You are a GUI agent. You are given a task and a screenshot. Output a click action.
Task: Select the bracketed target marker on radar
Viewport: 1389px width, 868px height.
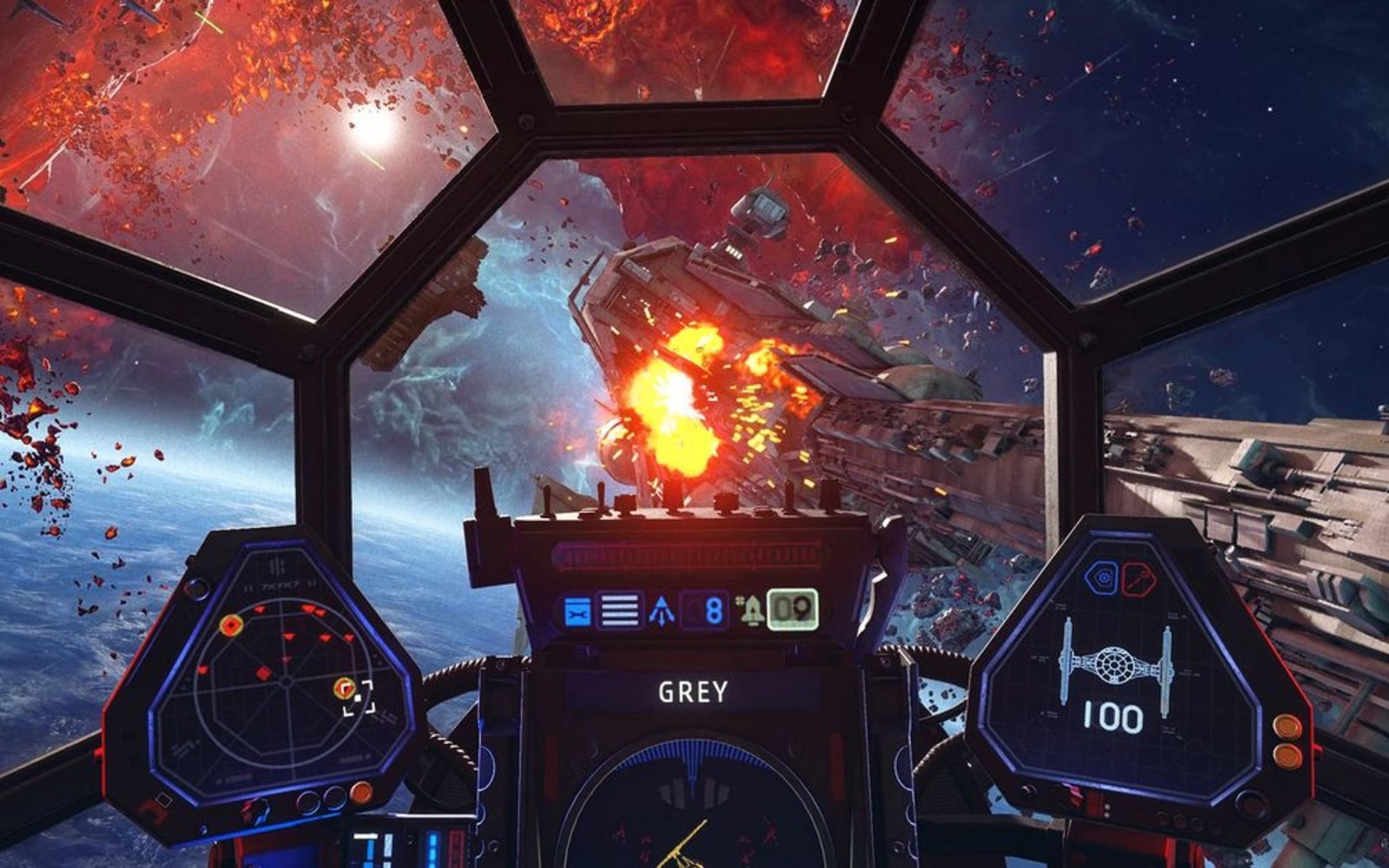(356, 696)
